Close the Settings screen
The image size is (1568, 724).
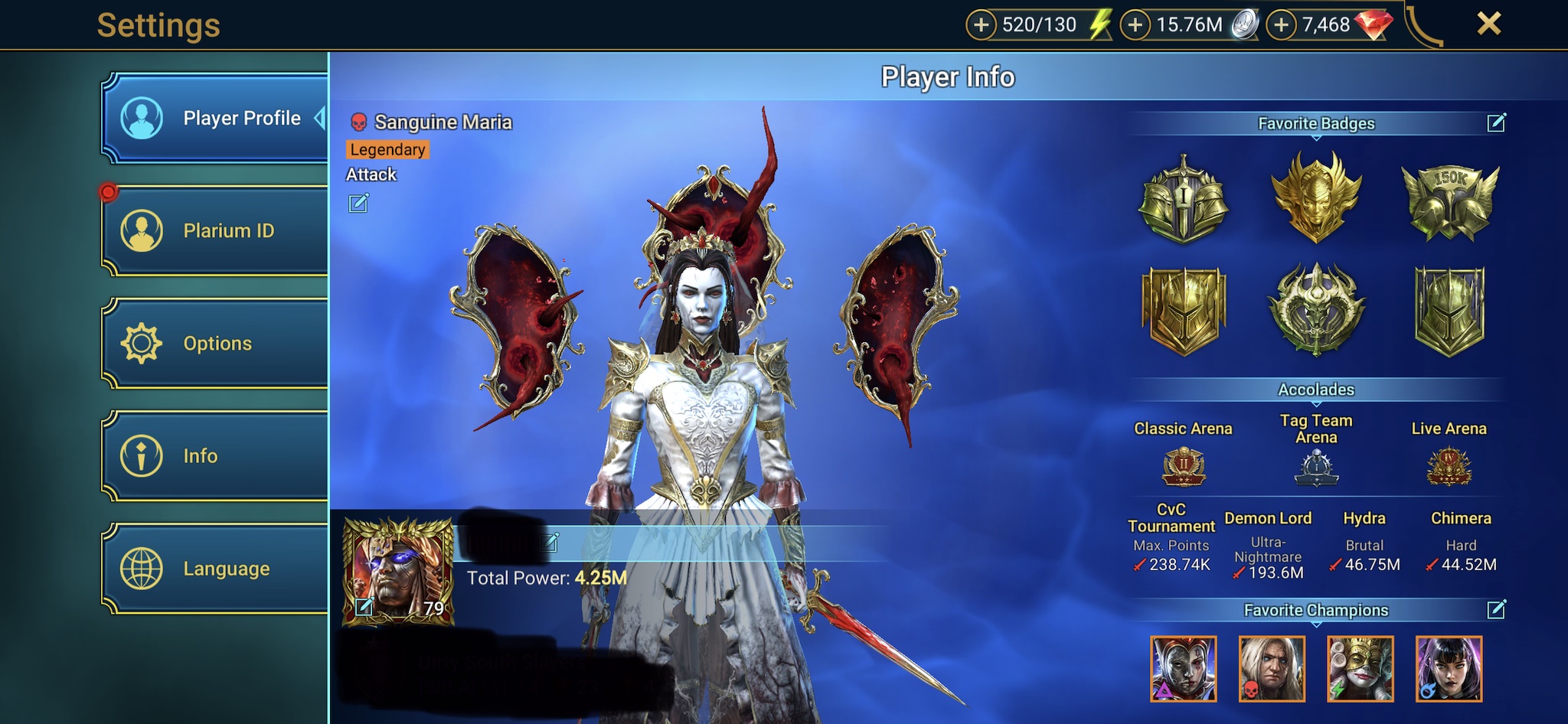[x=1488, y=24]
